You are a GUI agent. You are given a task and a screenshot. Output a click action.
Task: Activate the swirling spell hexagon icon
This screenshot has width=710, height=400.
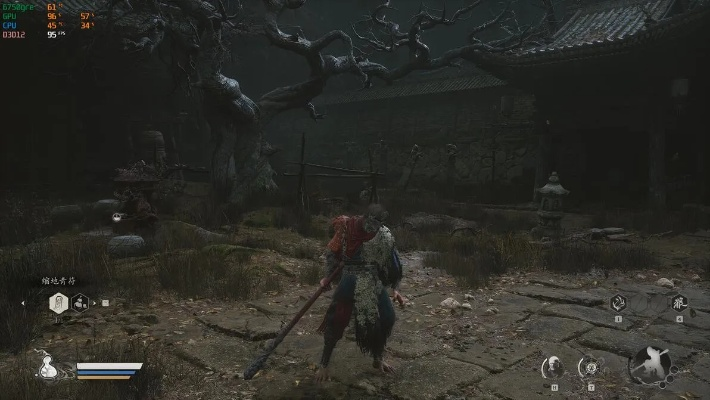618,303
